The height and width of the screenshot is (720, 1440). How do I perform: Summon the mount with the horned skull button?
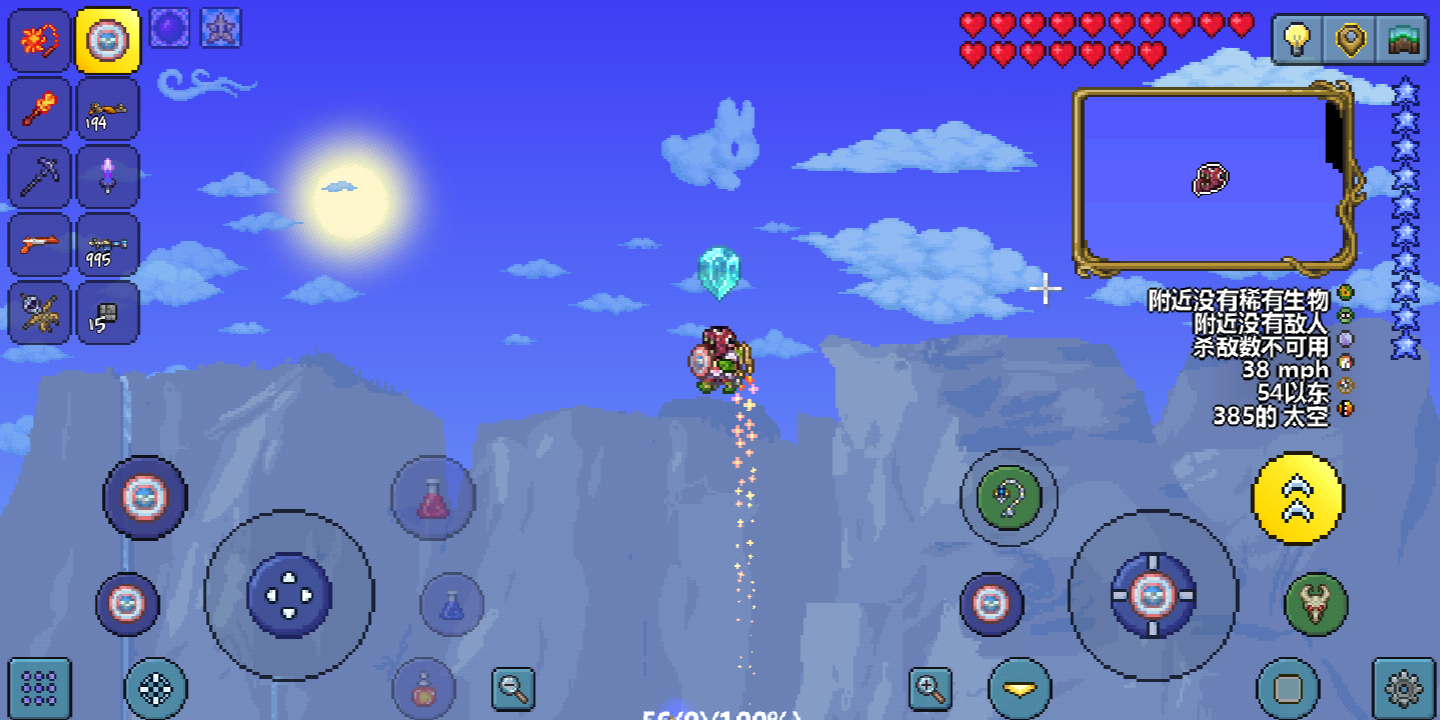click(1316, 605)
